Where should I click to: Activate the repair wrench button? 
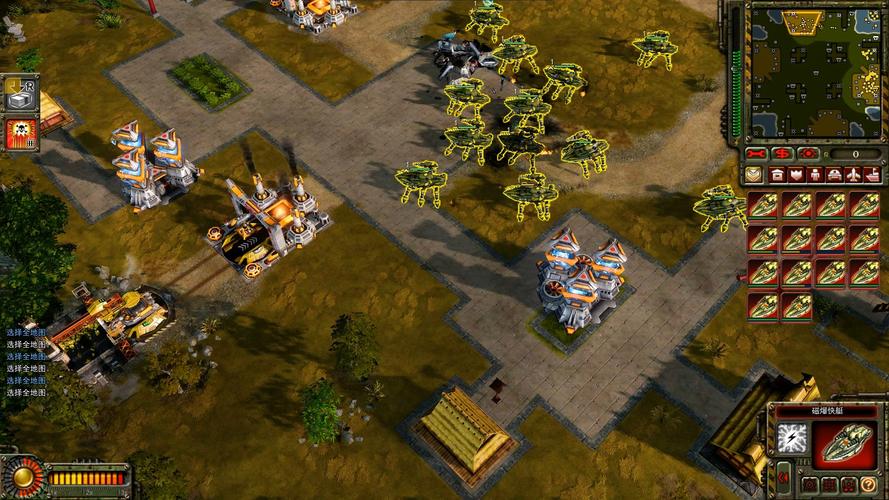[758, 154]
